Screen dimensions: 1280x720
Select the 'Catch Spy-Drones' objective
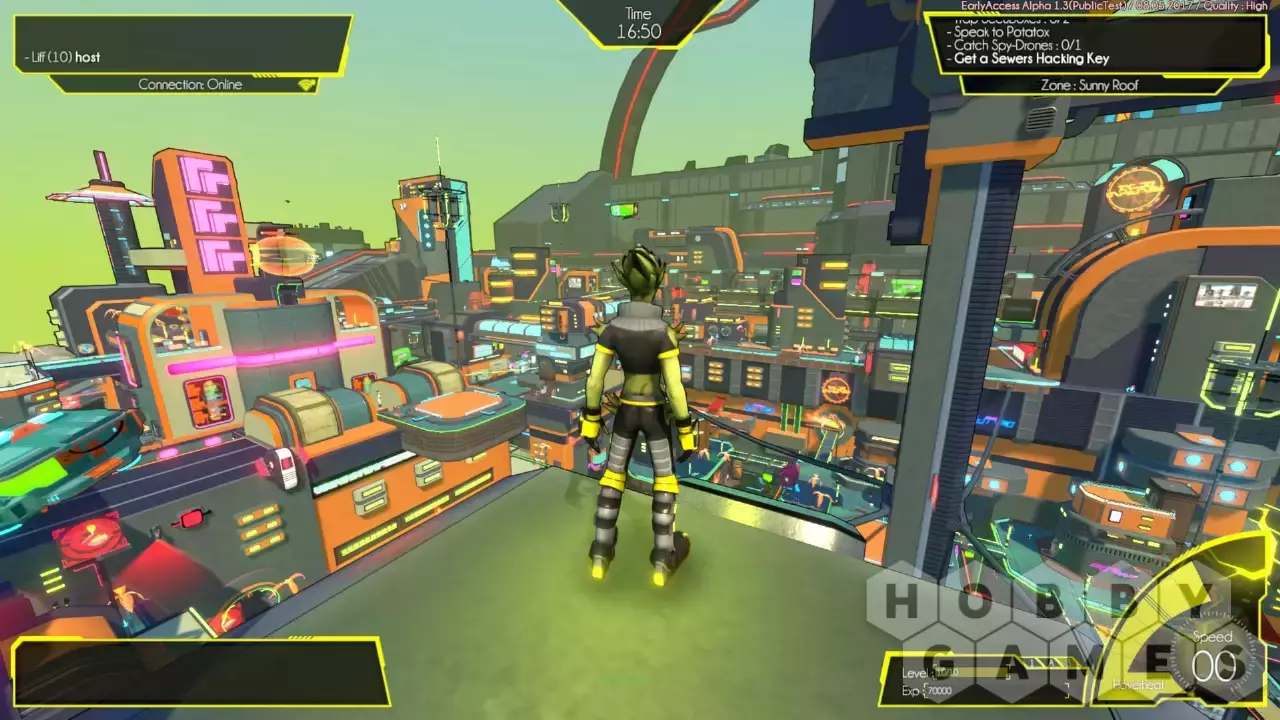click(1016, 45)
